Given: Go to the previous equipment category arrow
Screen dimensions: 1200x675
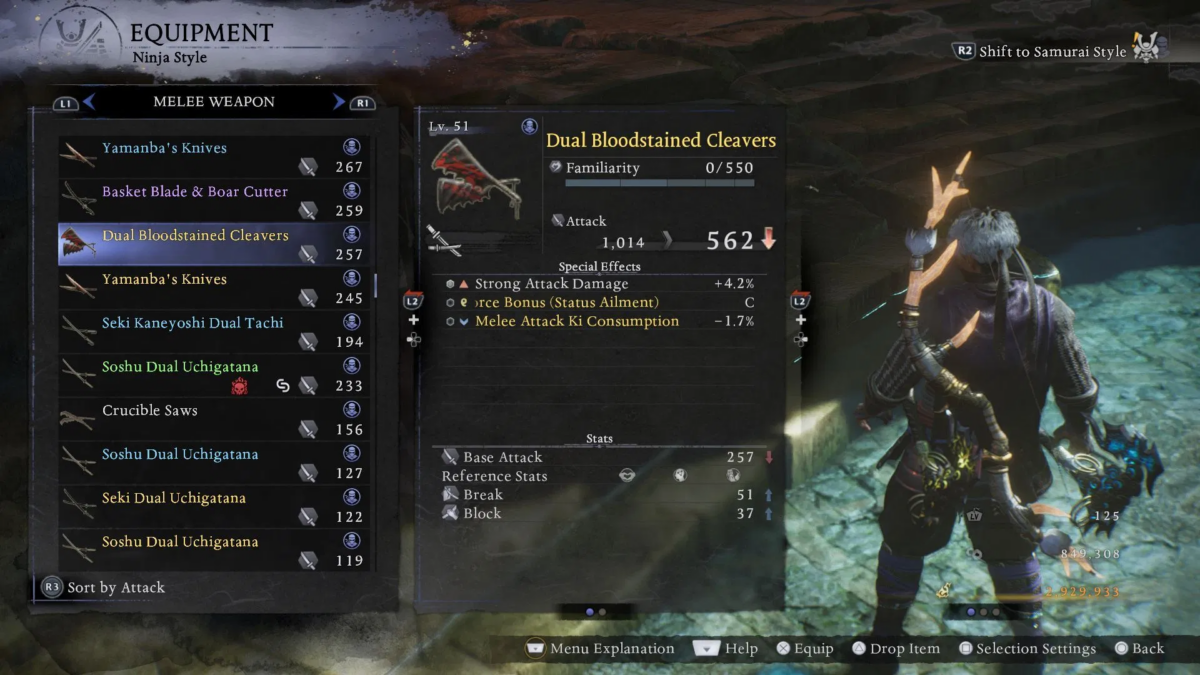Looking at the screenshot, I should coord(89,102).
